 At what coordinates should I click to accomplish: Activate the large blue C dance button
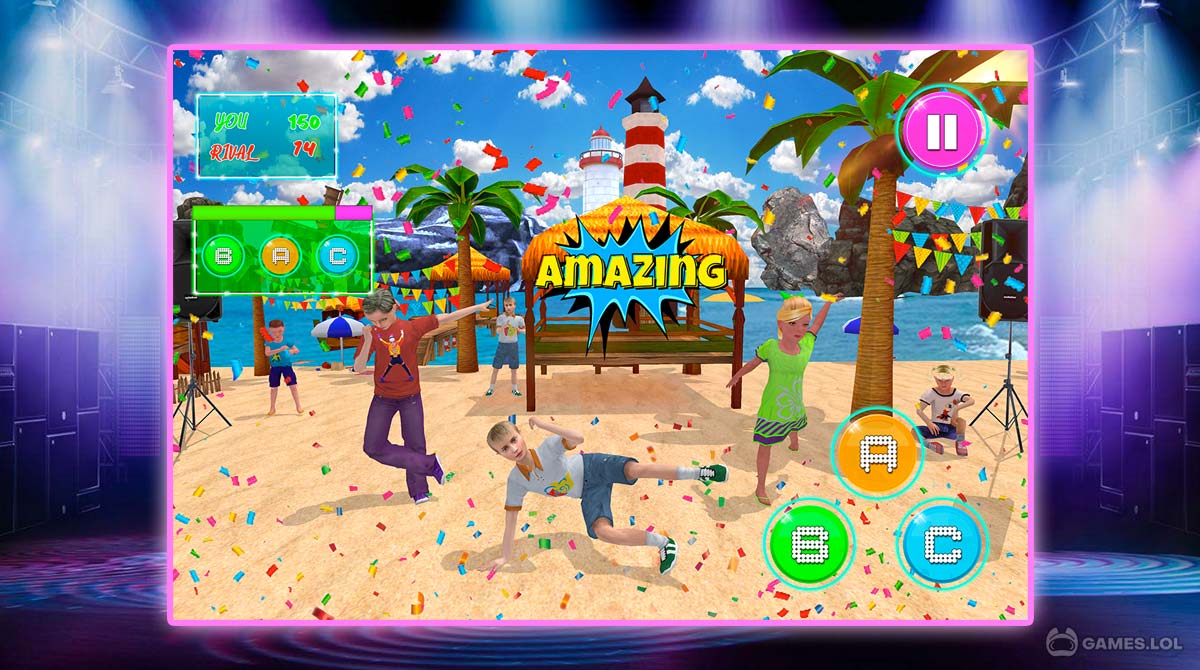point(941,543)
